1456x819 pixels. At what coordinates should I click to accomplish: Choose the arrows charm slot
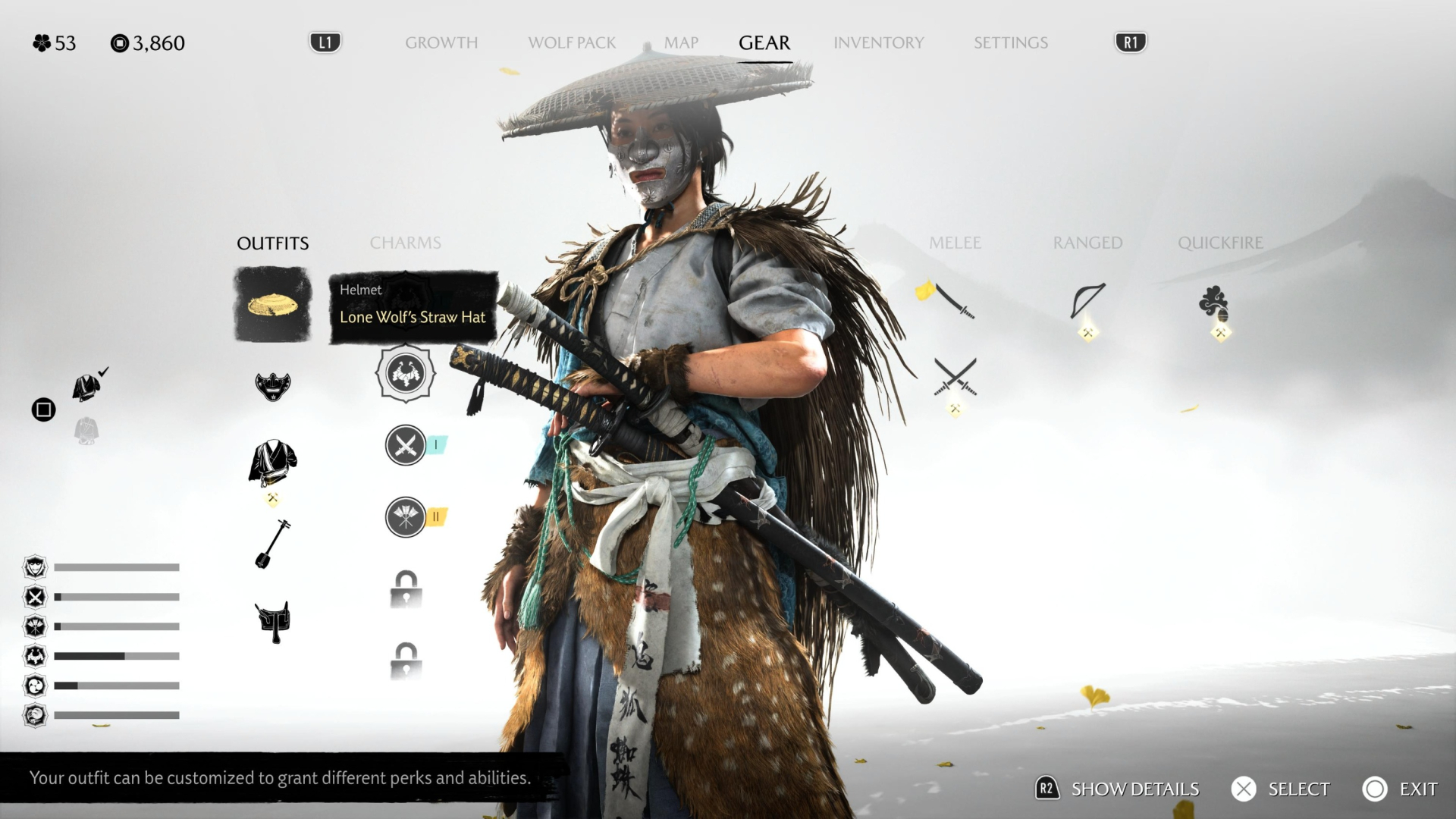[406, 518]
